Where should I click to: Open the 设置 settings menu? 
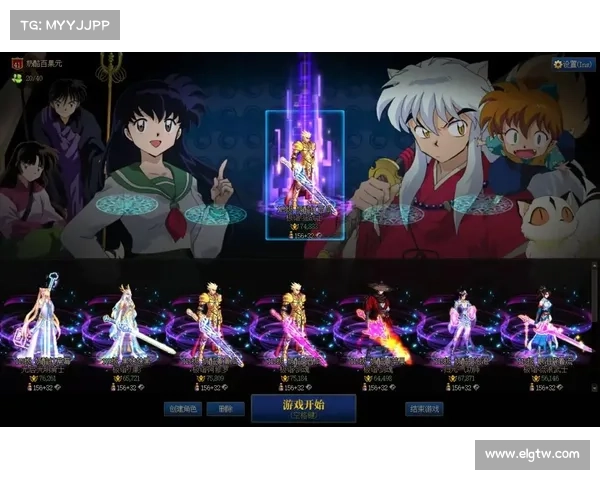pyautogui.click(x=575, y=64)
